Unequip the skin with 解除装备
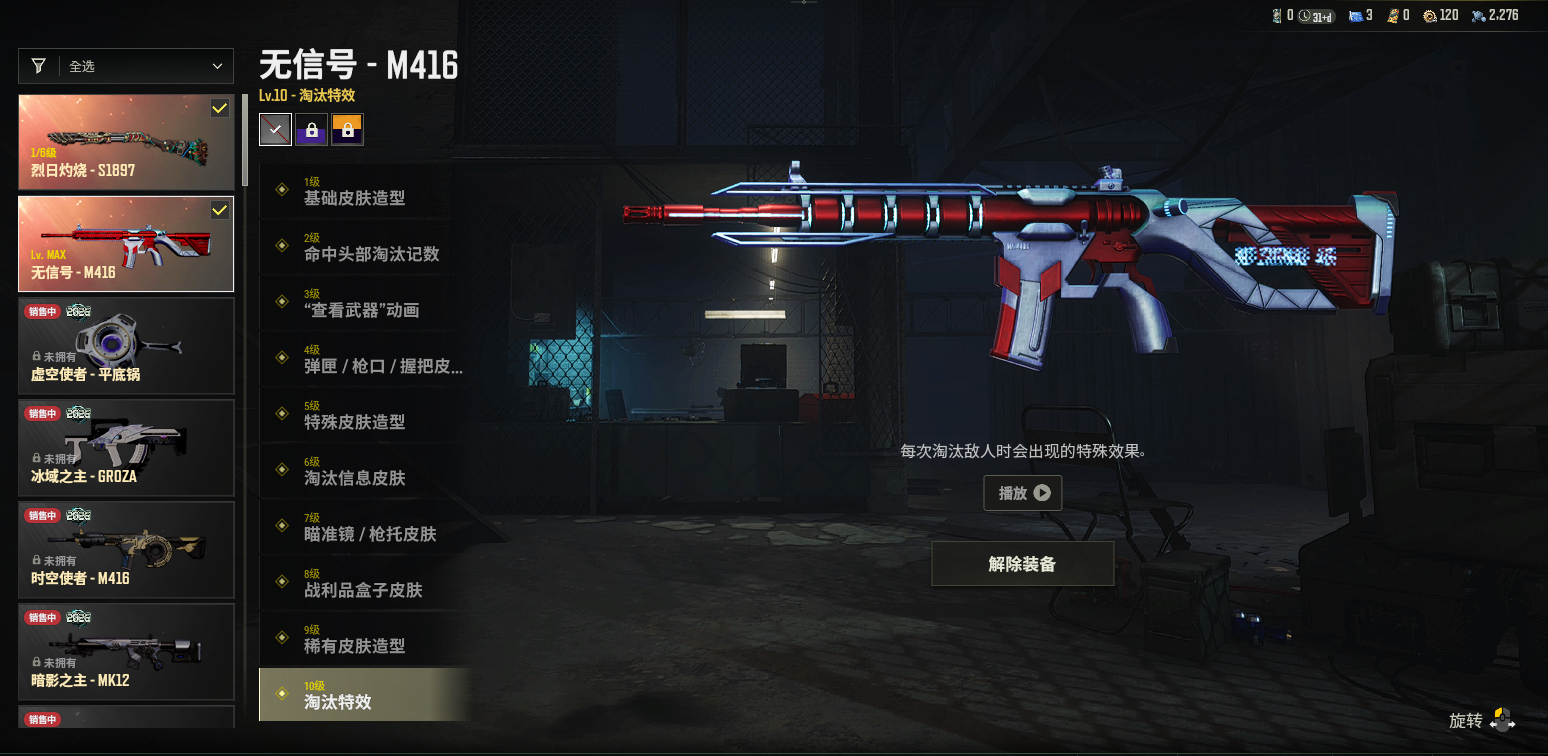The height and width of the screenshot is (756, 1548). pos(1022,564)
